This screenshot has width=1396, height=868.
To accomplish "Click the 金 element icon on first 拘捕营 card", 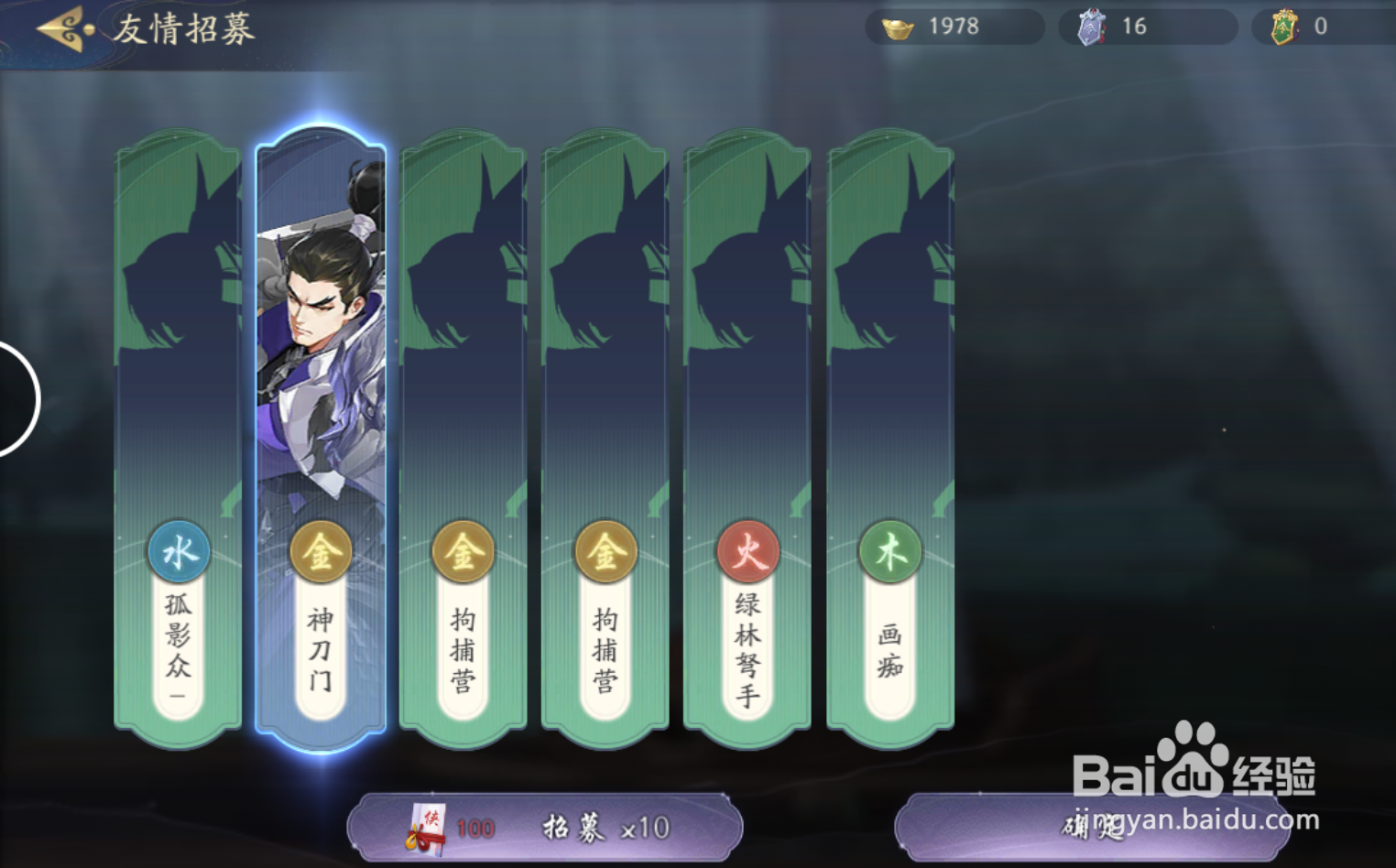I will coord(463,550).
